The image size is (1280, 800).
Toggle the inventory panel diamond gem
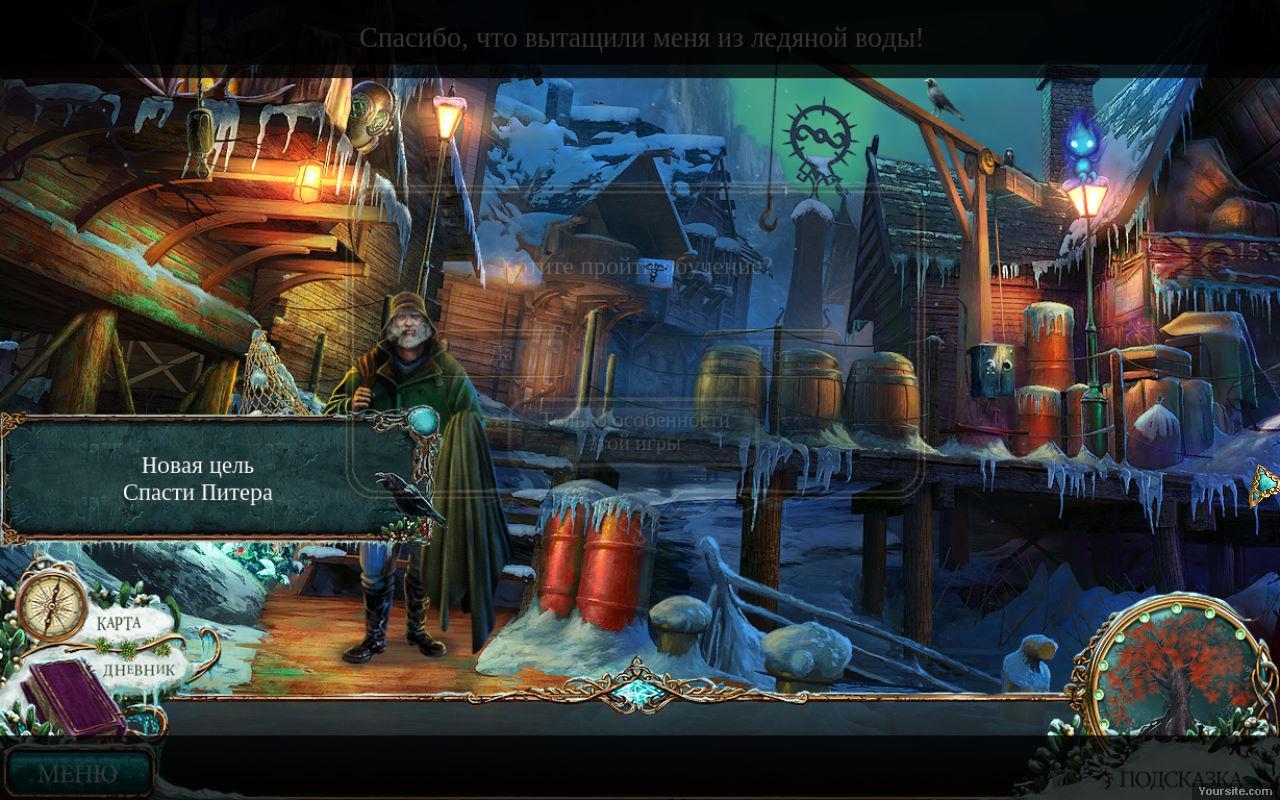click(631, 691)
